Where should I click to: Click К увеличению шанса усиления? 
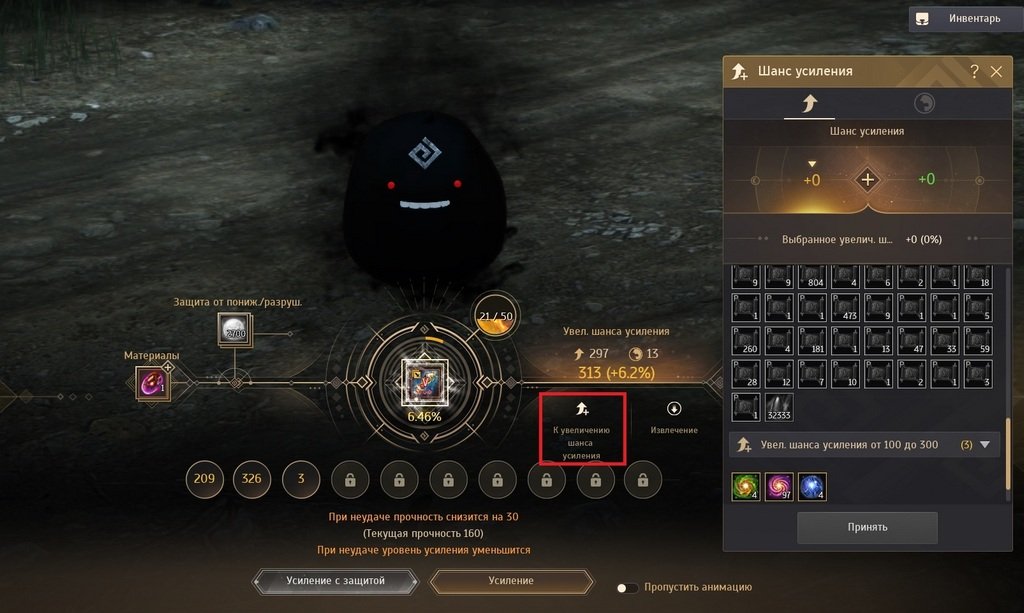pos(583,428)
